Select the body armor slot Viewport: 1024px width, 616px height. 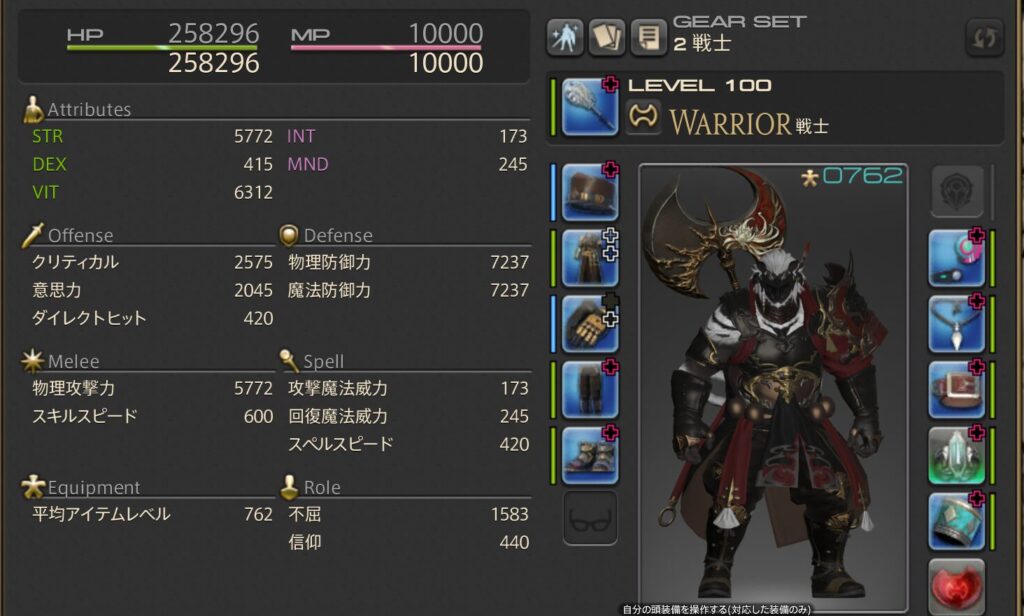(589, 258)
